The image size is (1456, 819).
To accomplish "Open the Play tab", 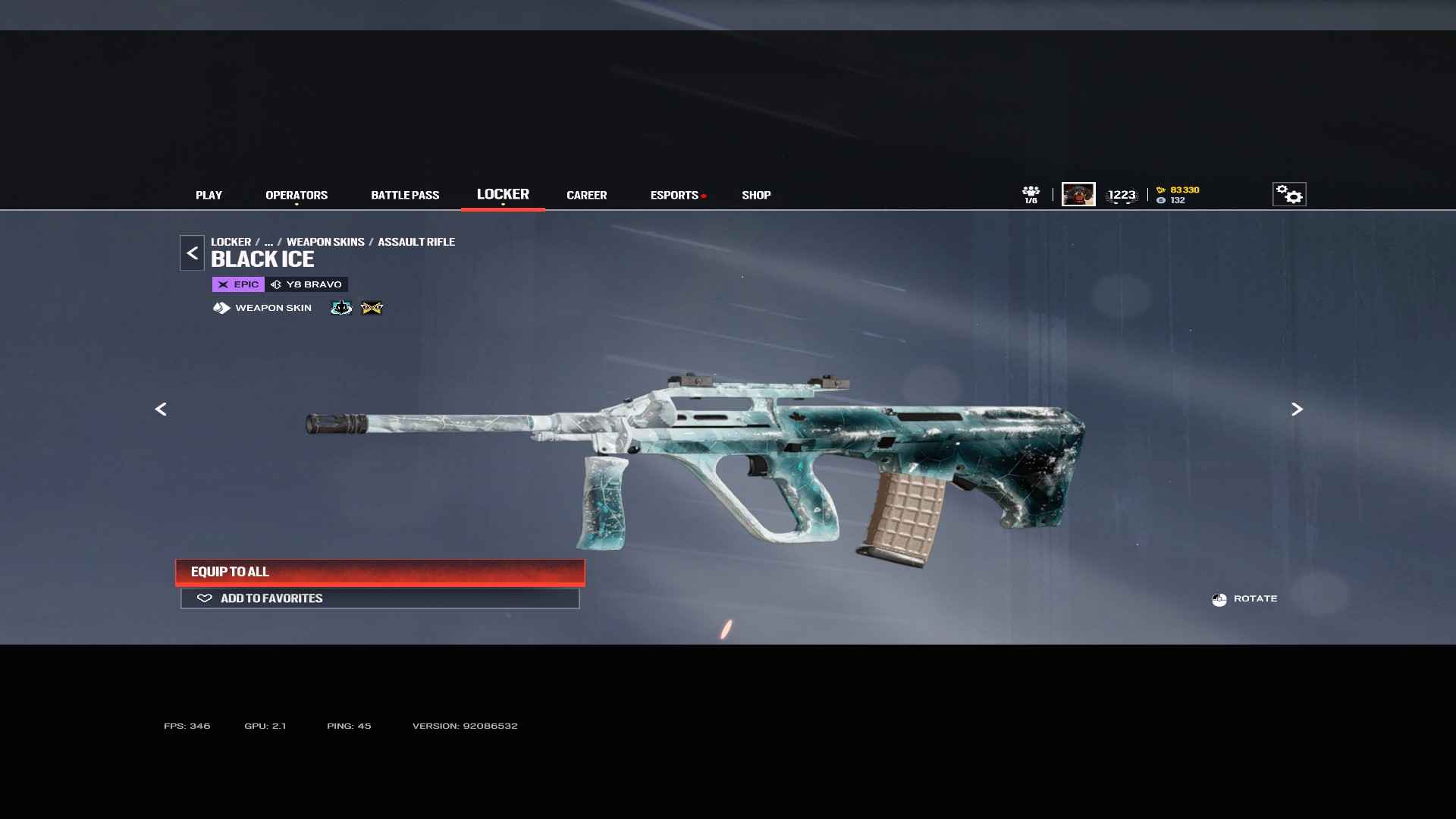I will (209, 196).
